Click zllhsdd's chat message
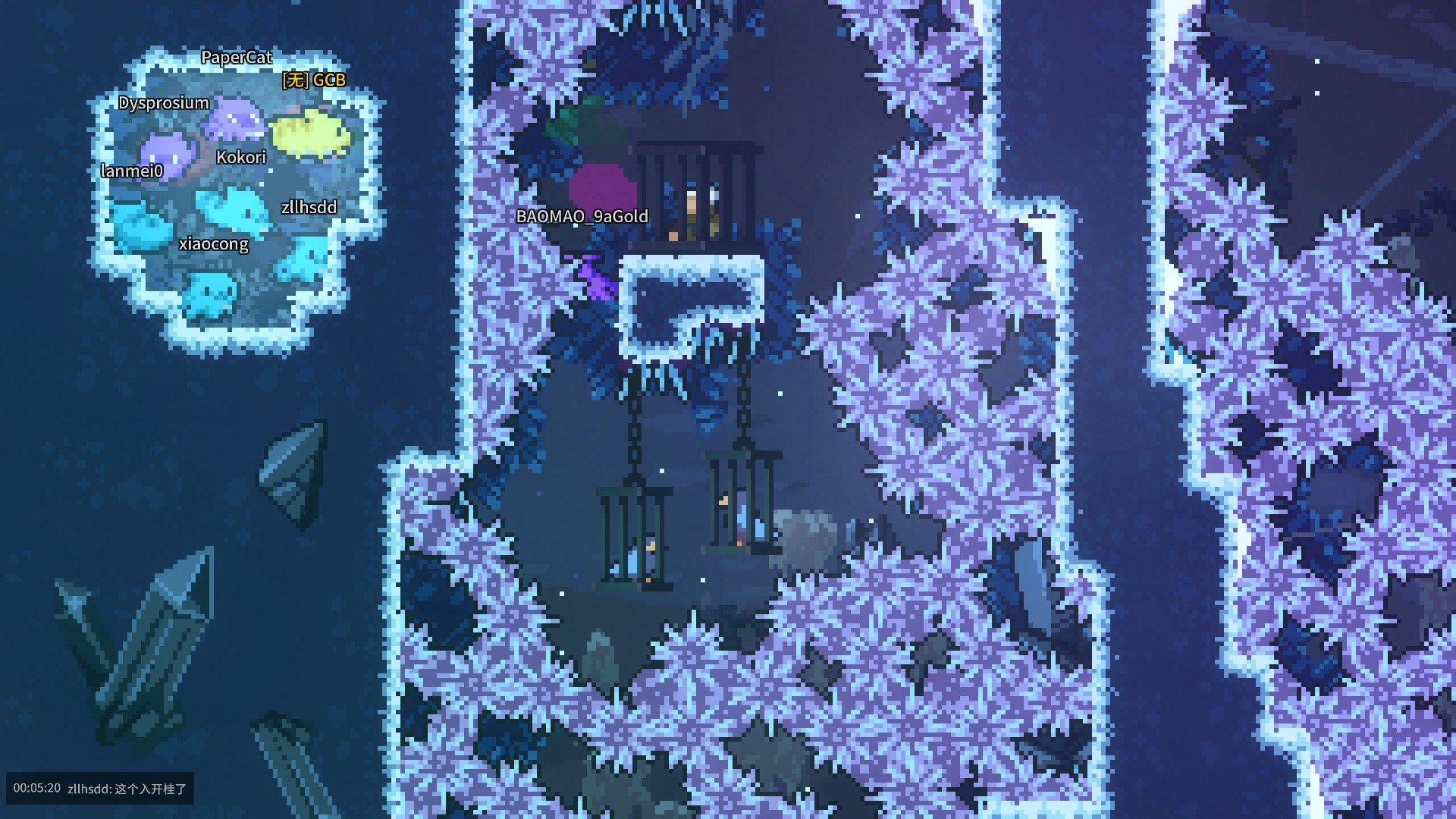This screenshot has height=819, width=1456. [x=127, y=789]
